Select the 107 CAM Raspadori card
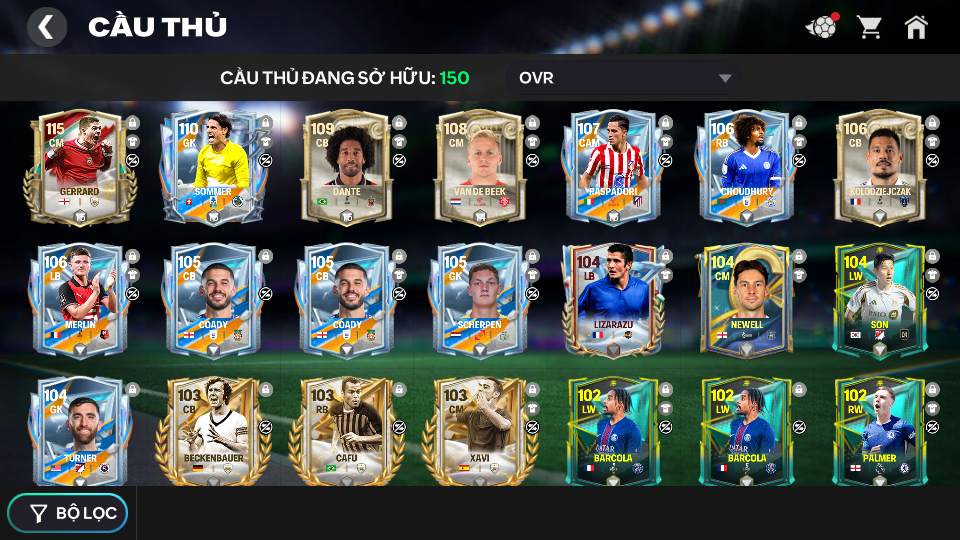The height and width of the screenshot is (540, 960). [x=612, y=167]
